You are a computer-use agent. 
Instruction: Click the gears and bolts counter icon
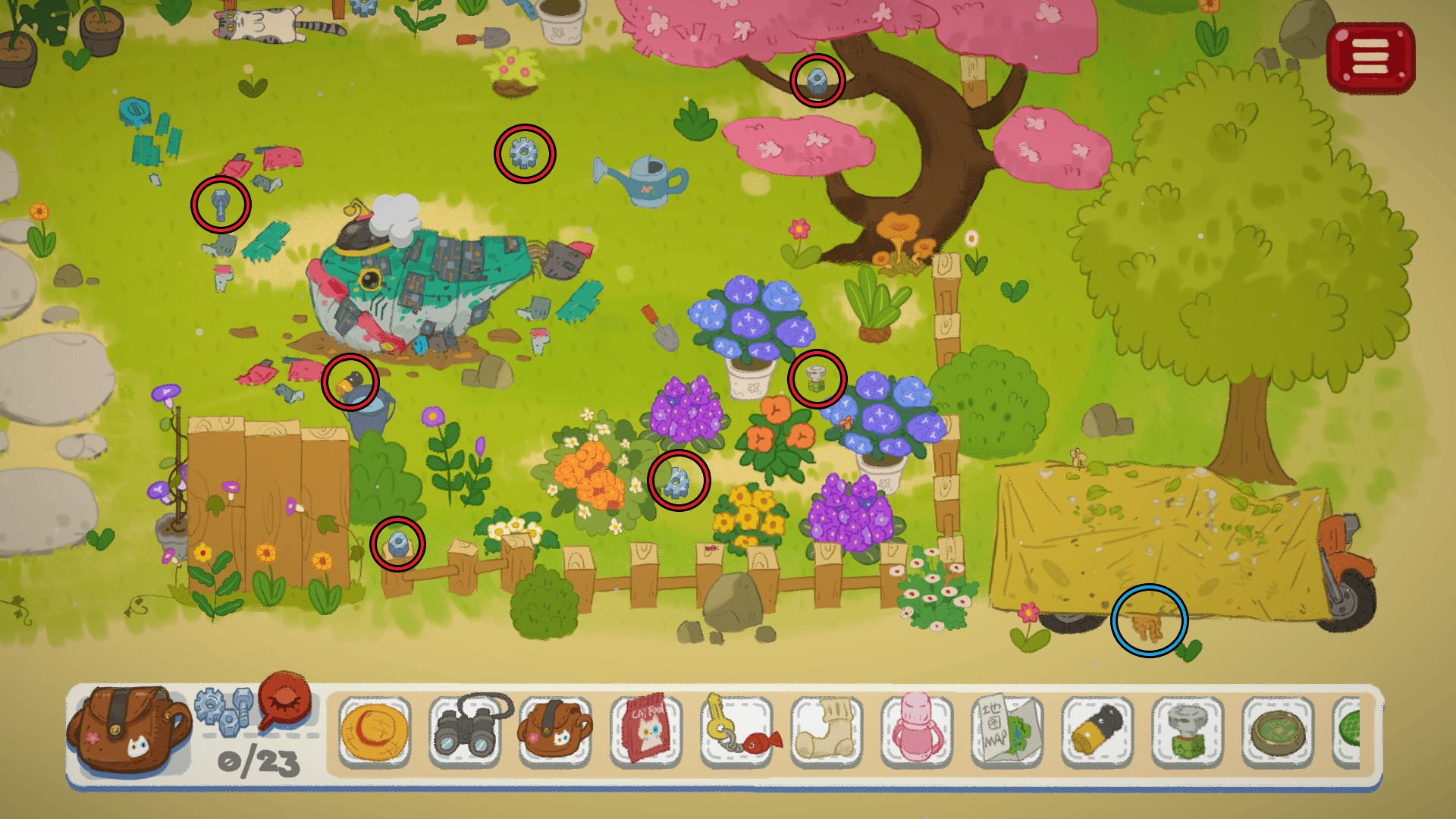click(x=224, y=708)
